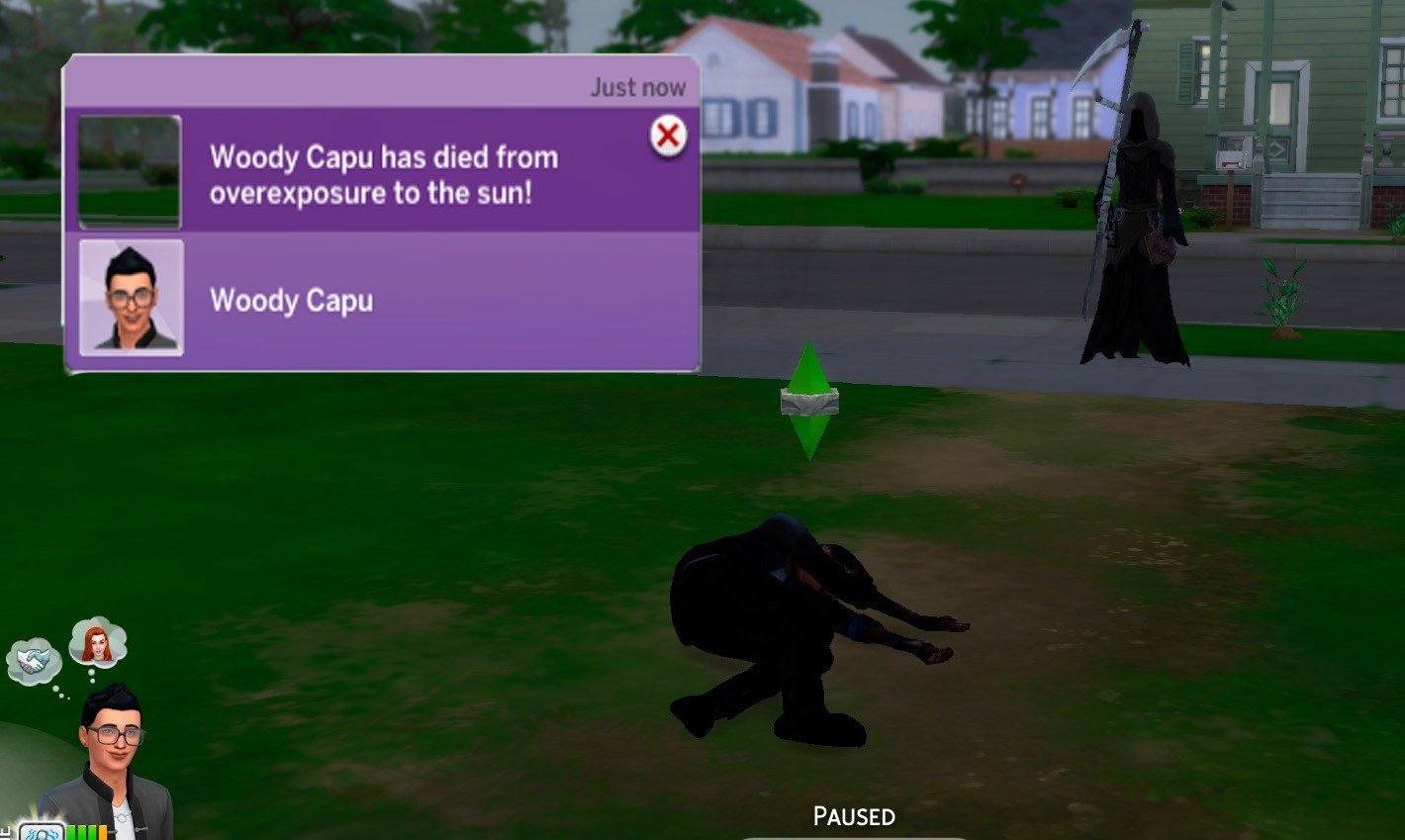Toggle the first green segment of the mood bar

click(69, 833)
